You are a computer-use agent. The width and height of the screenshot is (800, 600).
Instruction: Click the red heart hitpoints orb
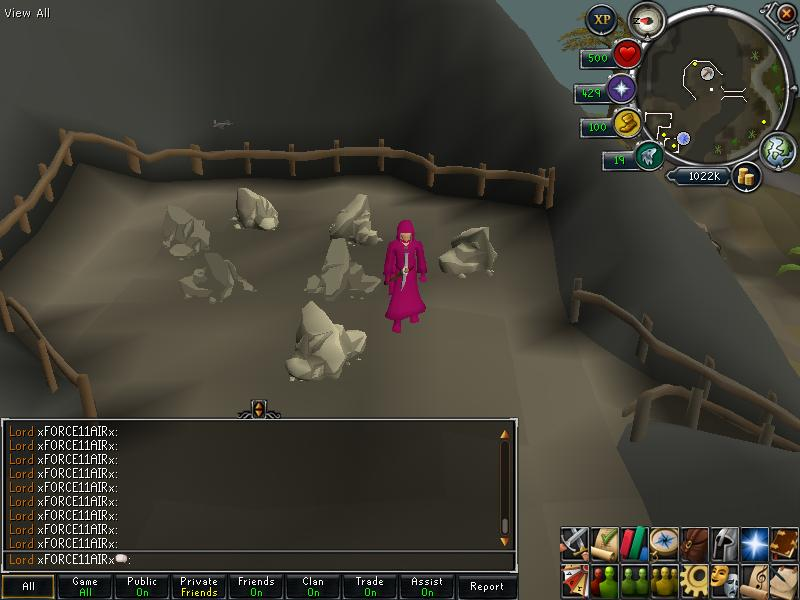point(627,54)
